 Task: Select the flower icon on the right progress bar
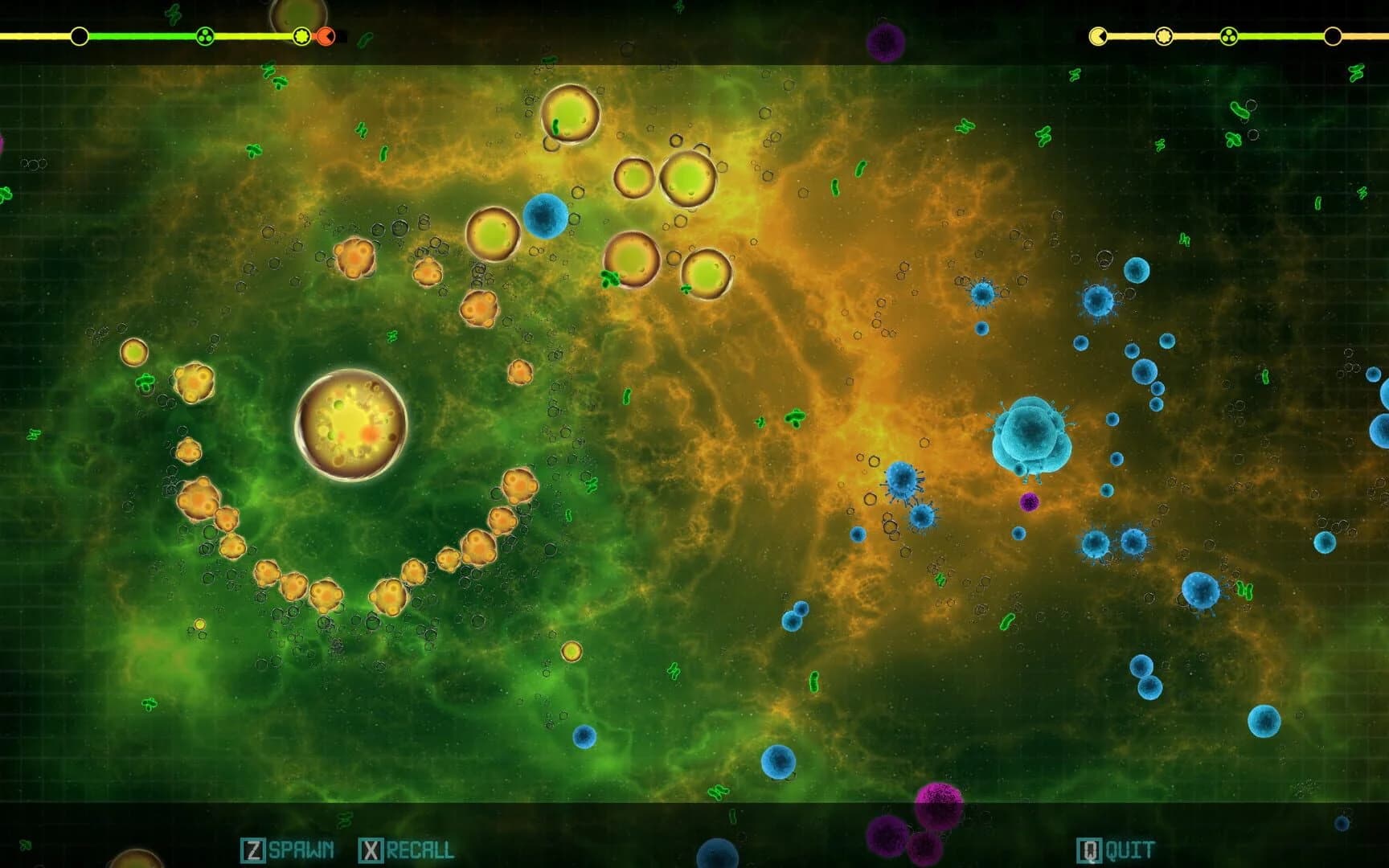pos(1163,35)
